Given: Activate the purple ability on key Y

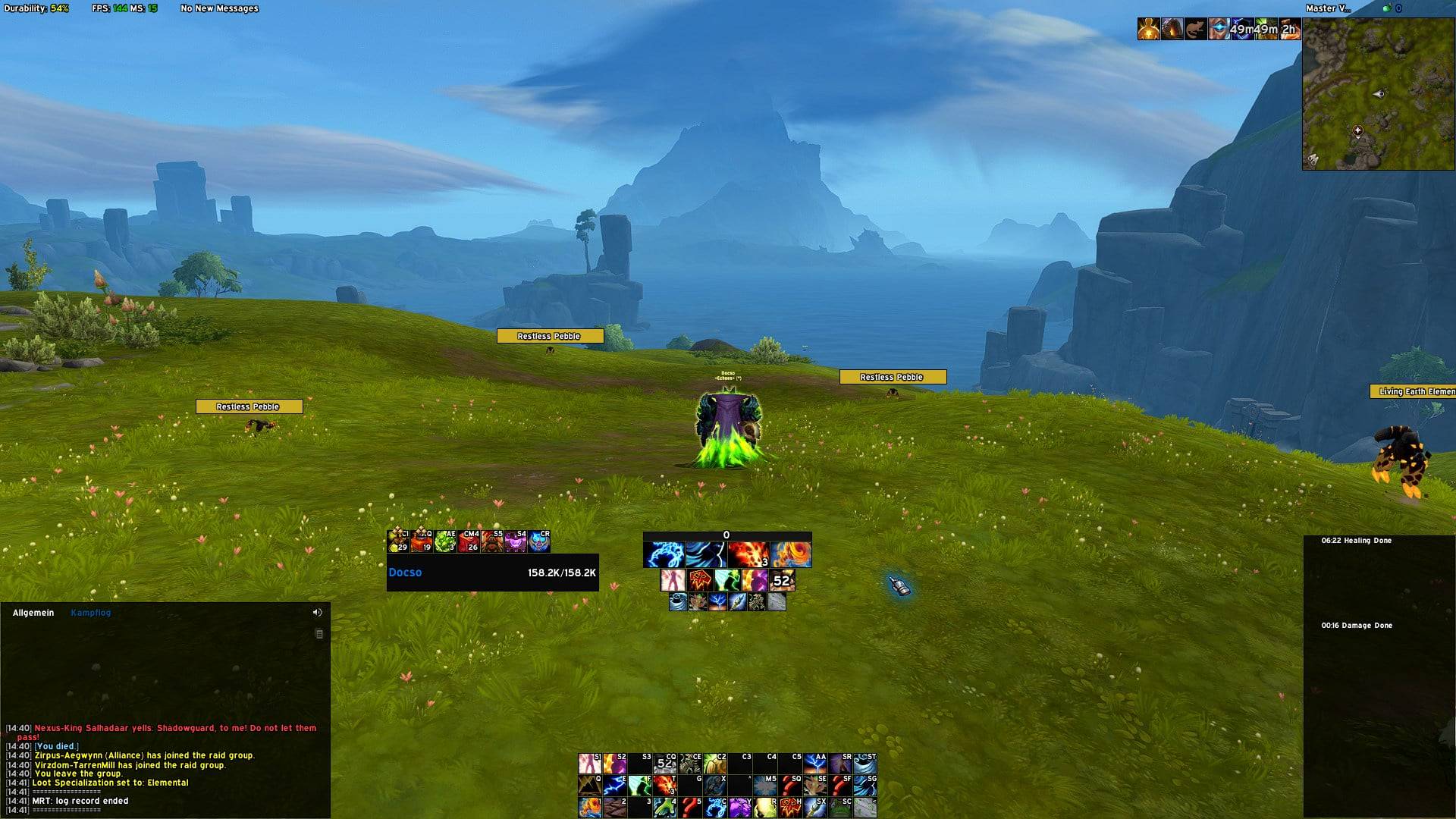Looking at the screenshot, I should click(740, 807).
